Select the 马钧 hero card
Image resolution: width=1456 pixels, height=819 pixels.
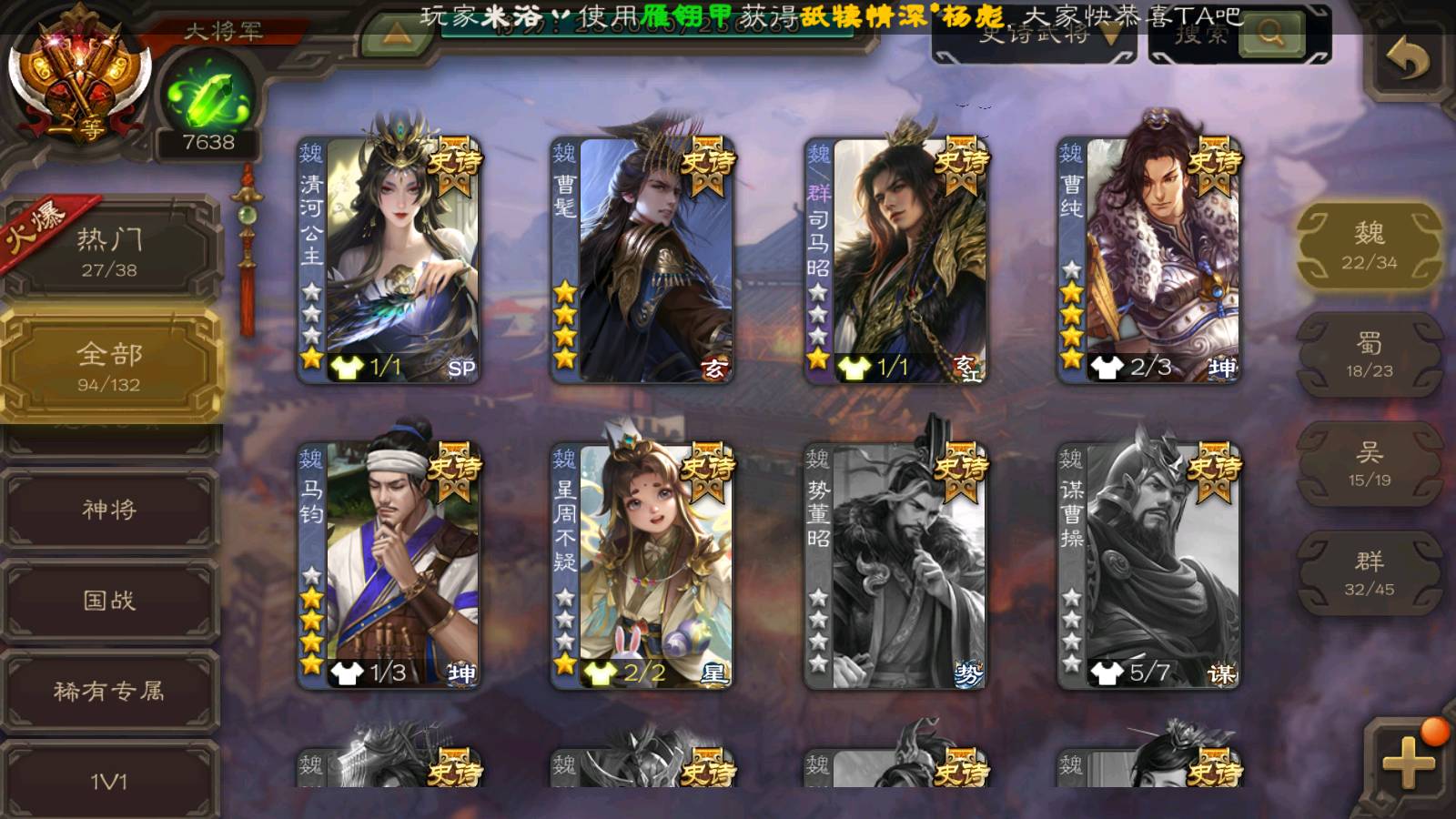tap(389, 564)
